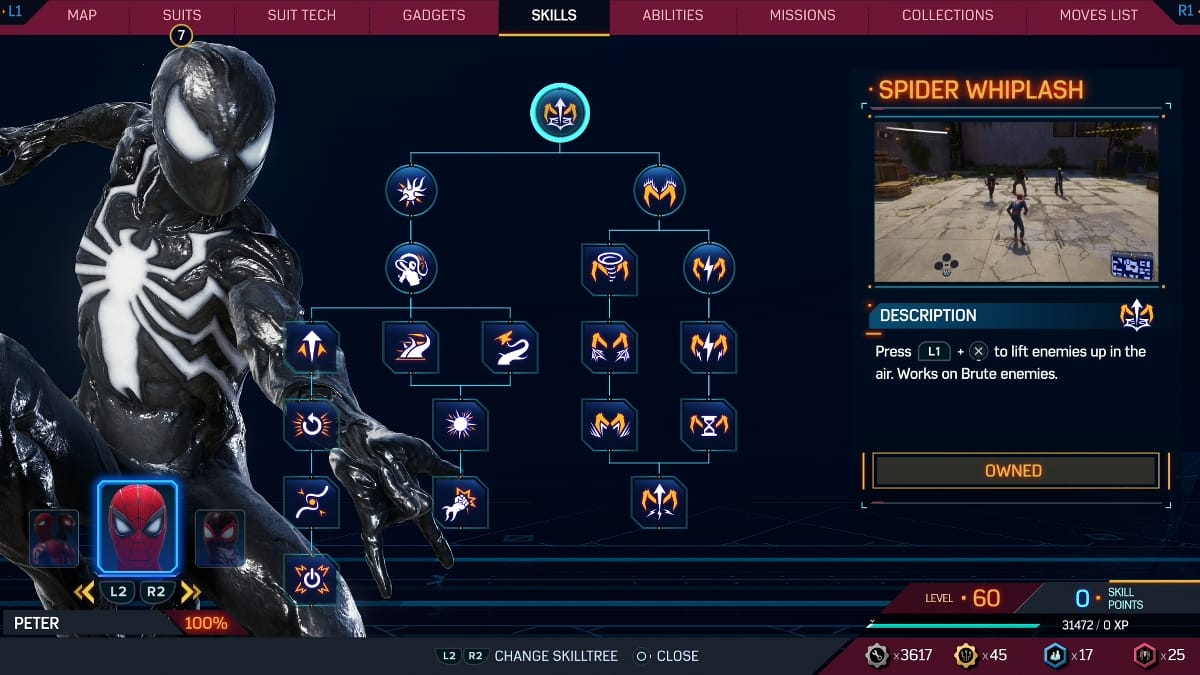Image resolution: width=1200 pixels, height=675 pixels.
Task: Select the Gadgets tab
Action: (x=434, y=16)
